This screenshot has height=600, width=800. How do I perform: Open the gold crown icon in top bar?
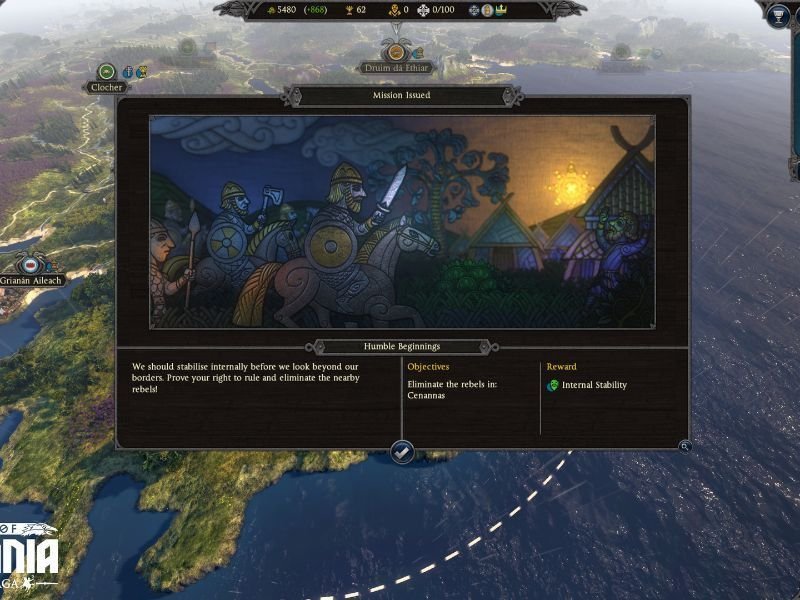click(500, 10)
